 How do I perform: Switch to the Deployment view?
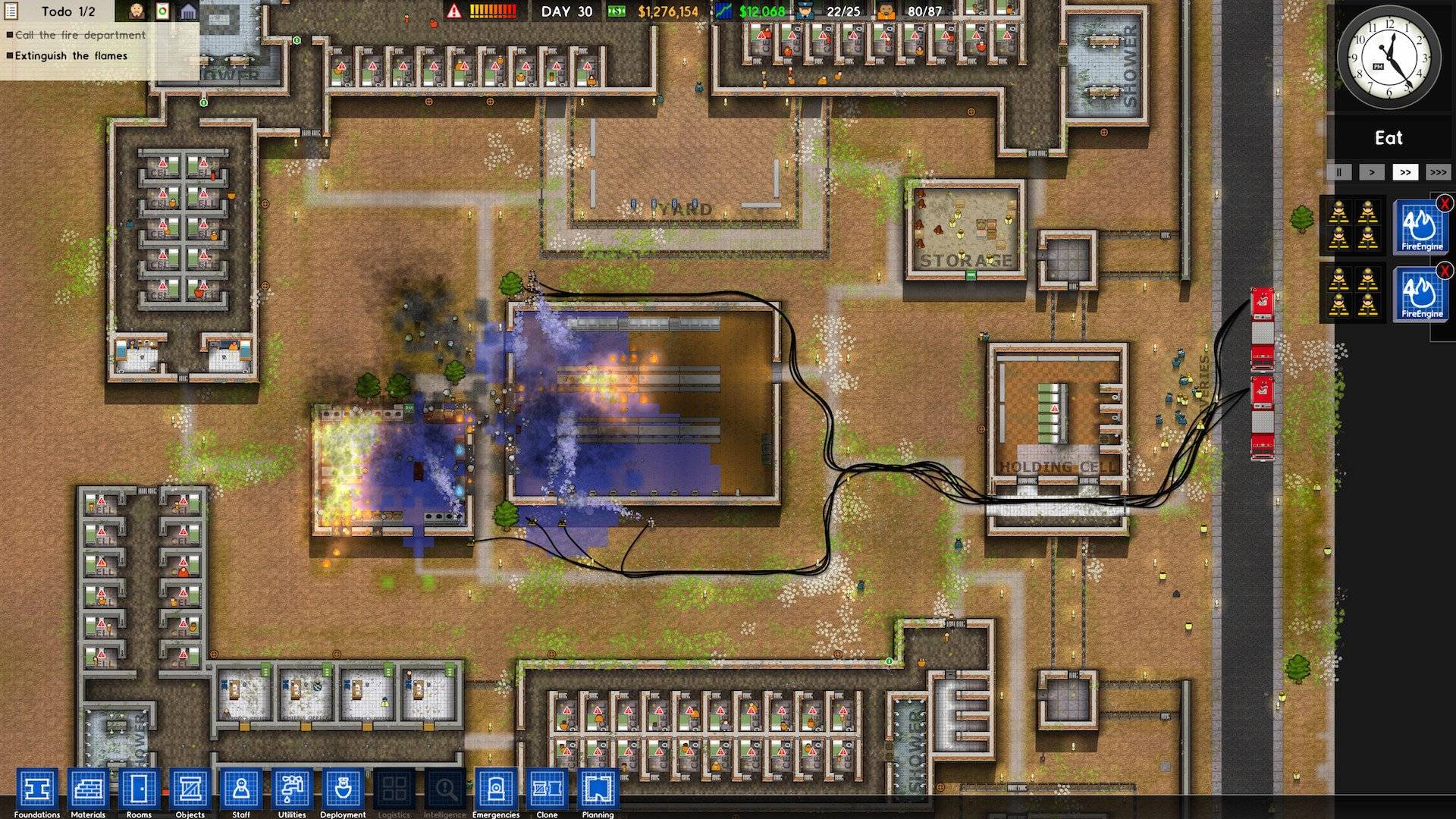[343, 789]
